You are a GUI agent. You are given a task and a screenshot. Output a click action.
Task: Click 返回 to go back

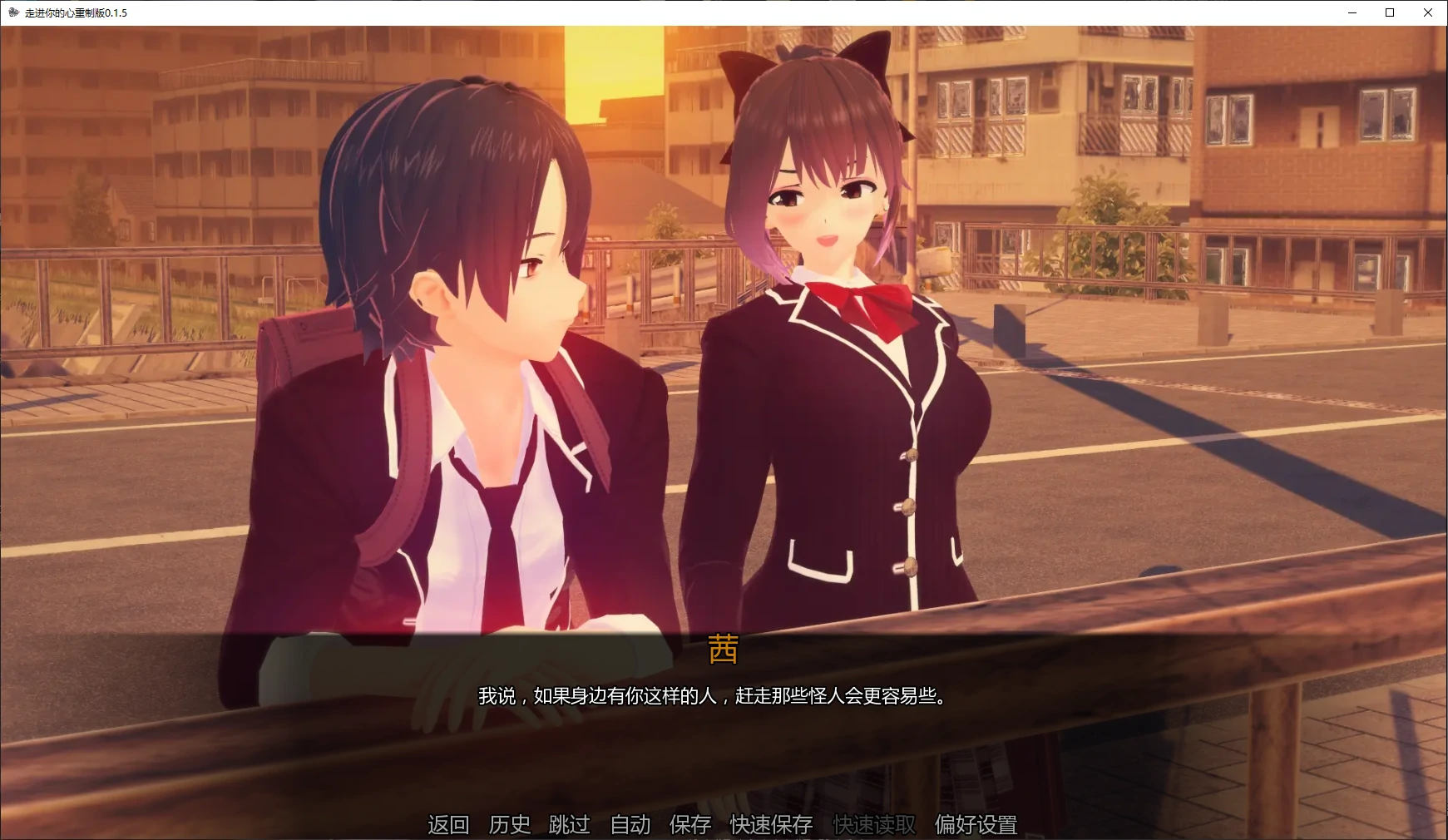click(448, 824)
